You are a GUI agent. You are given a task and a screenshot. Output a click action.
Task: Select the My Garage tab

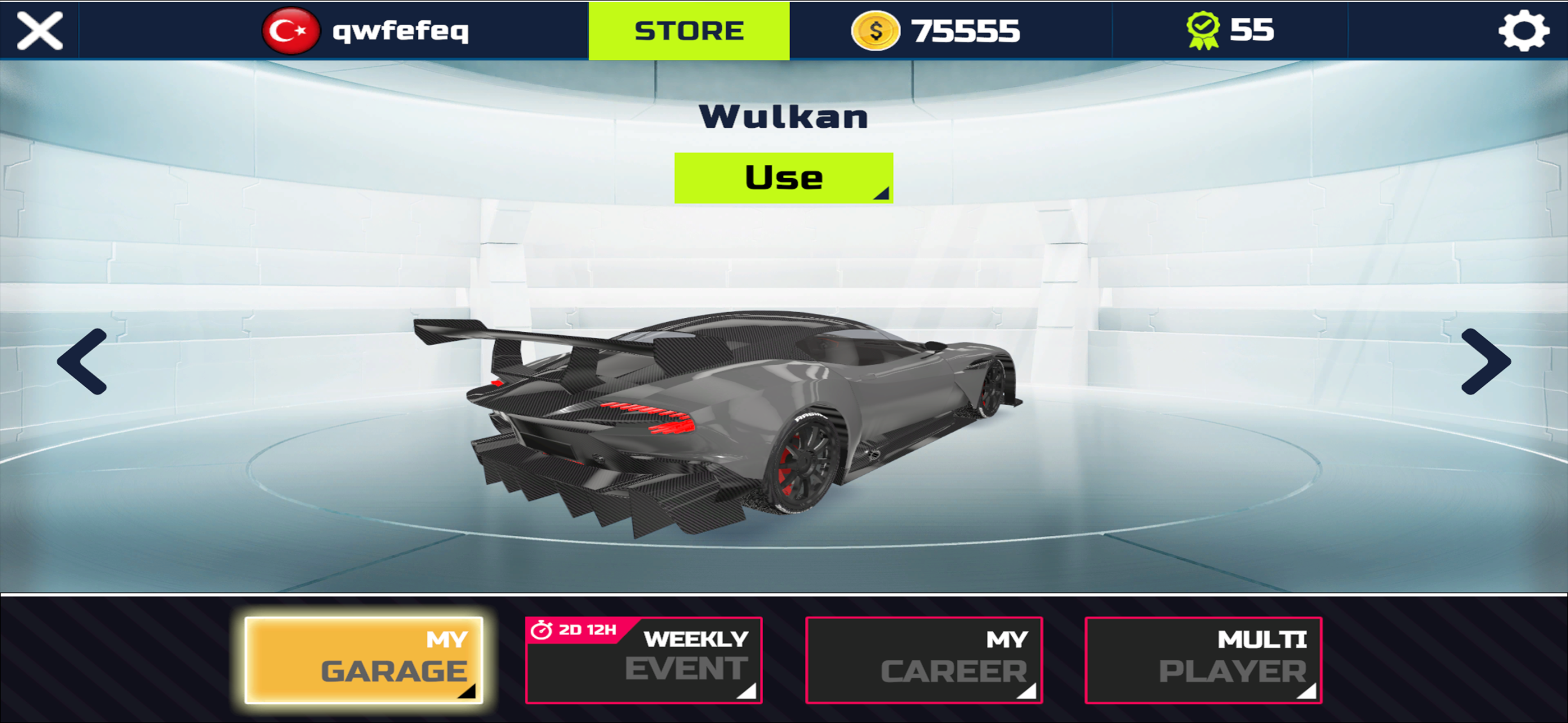point(363,660)
